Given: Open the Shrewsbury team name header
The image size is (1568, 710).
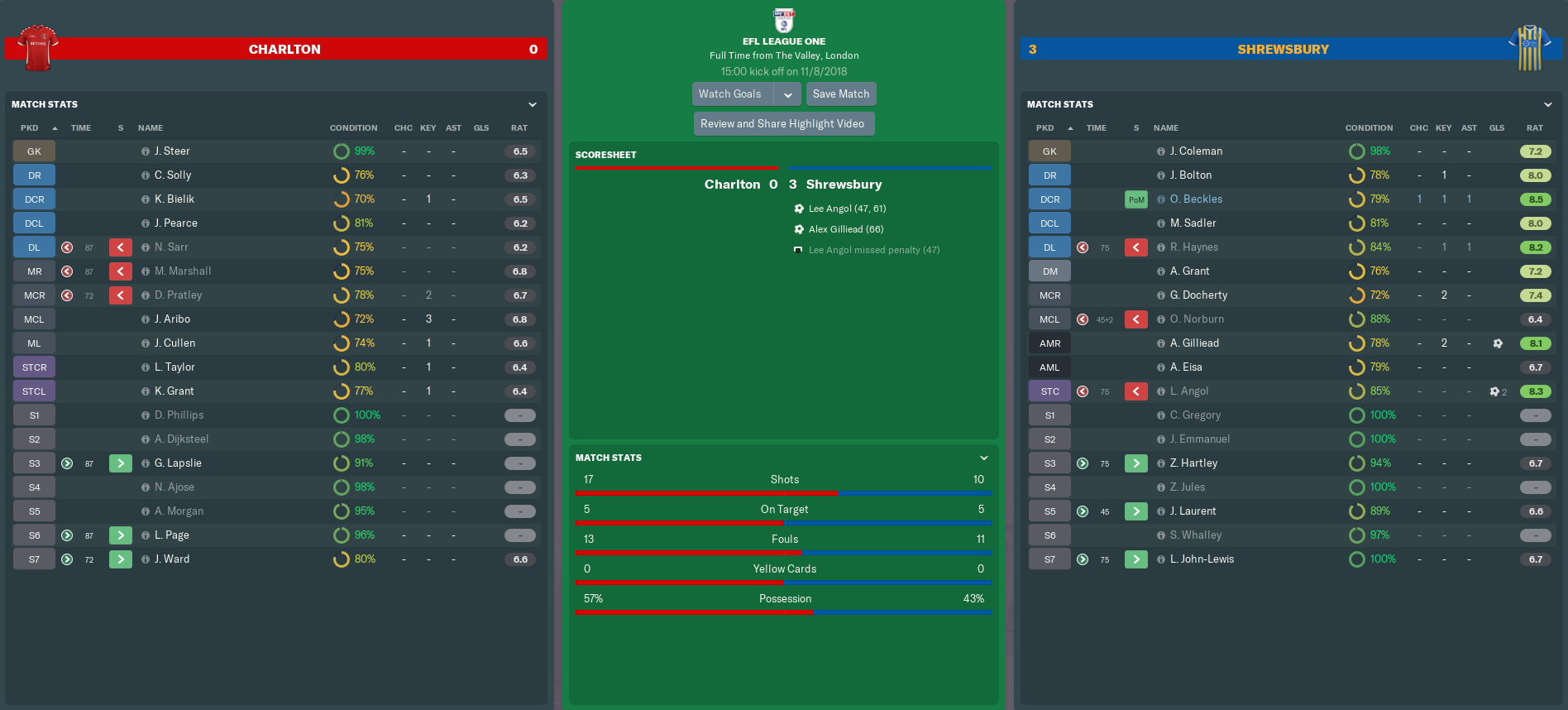Looking at the screenshot, I should coord(1283,50).
